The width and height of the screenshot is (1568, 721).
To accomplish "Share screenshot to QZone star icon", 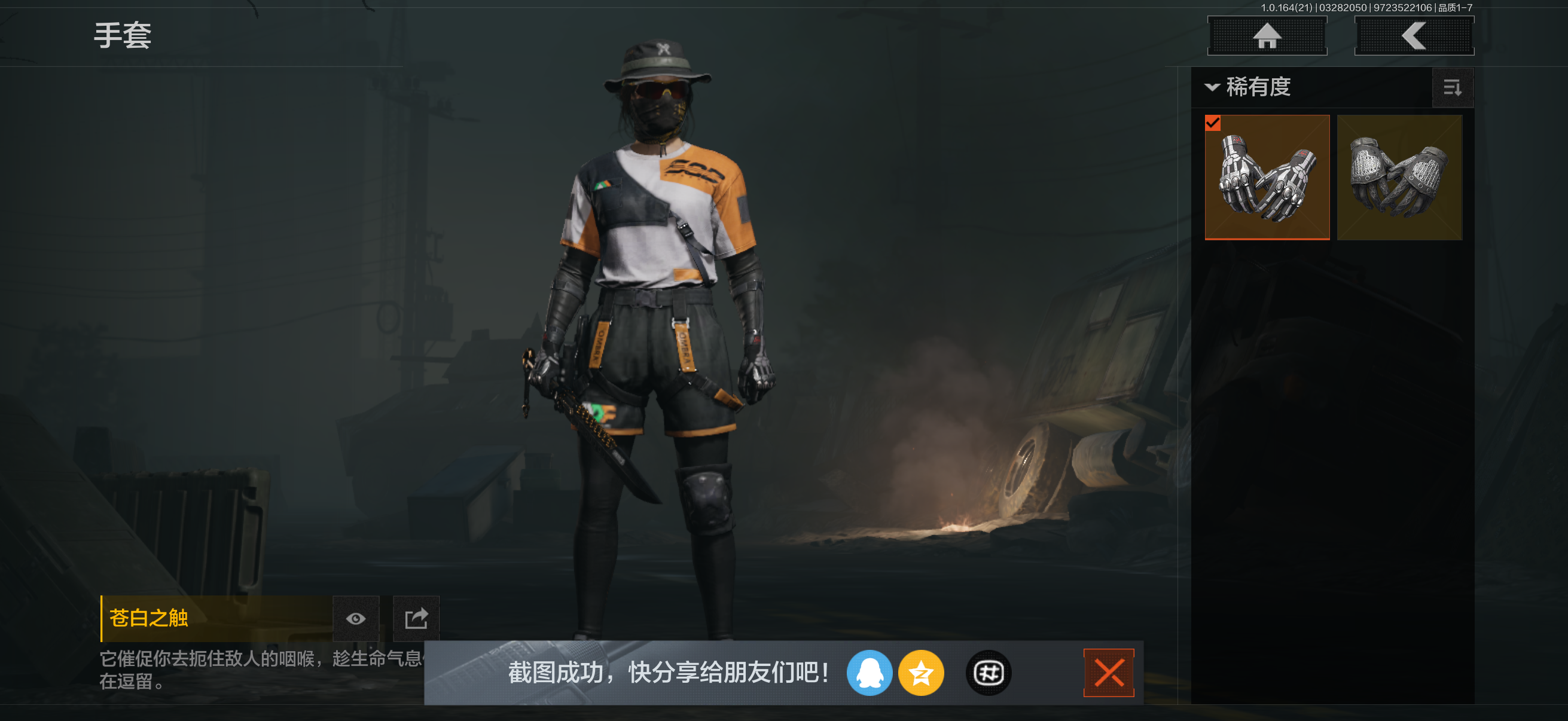I will (x=922, y=673).
